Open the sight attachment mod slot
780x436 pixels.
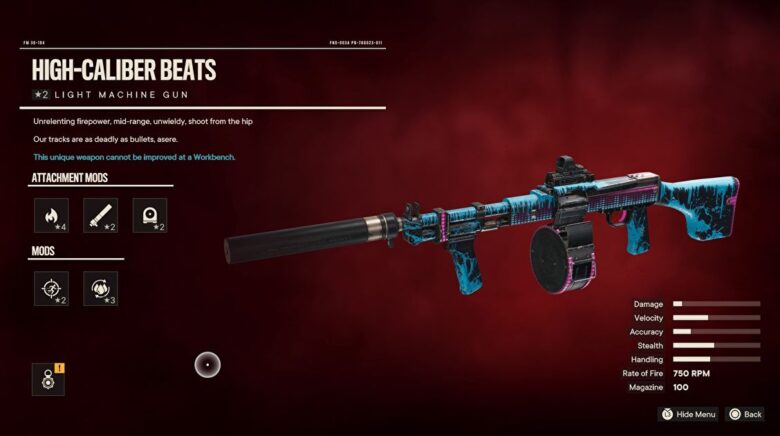coord(149,215)
